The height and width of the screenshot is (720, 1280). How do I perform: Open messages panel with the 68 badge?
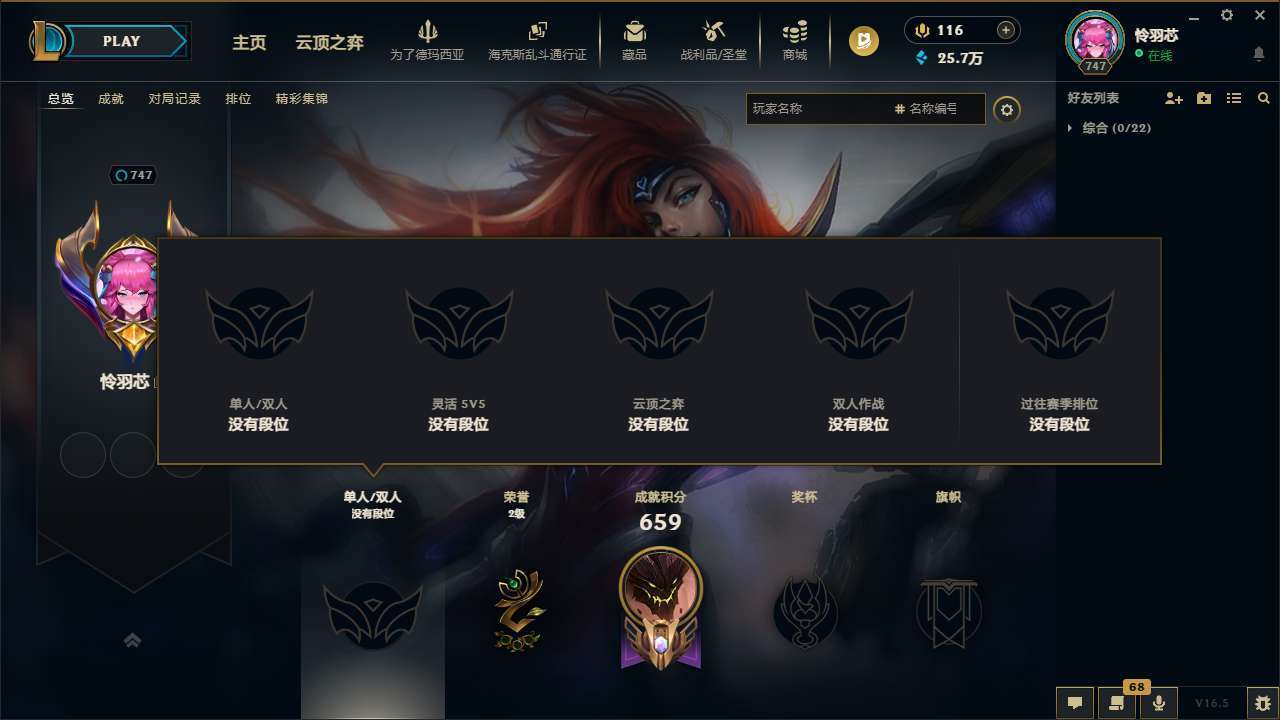(x=1117, y=703)
